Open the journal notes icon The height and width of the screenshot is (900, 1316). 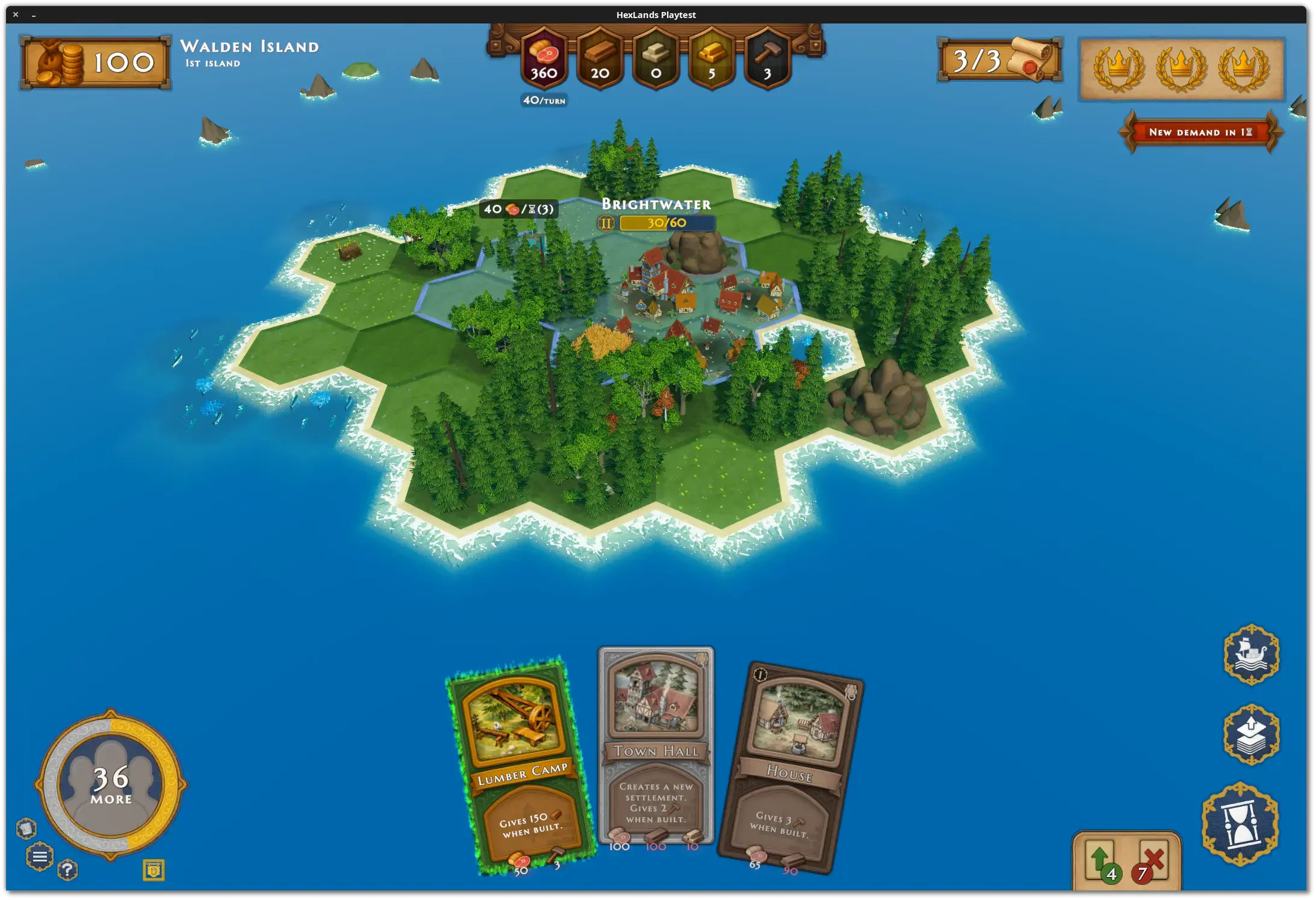coord(26,828)
